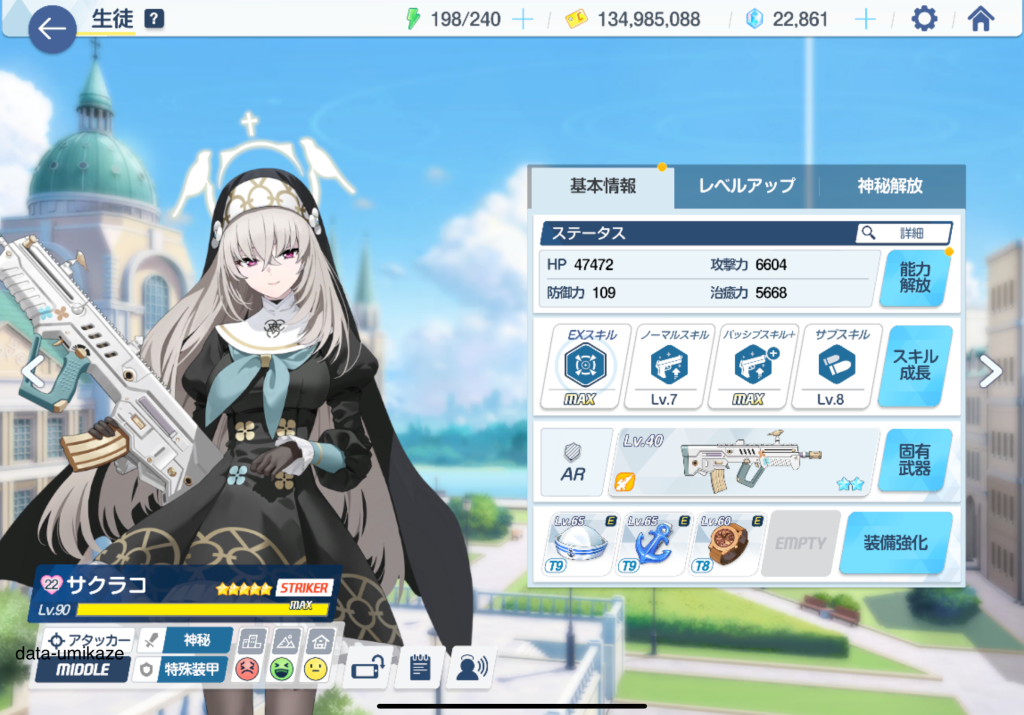Screen dimensions: 1024x715
Task: Return to the home screen
Action: pos(981,19)
